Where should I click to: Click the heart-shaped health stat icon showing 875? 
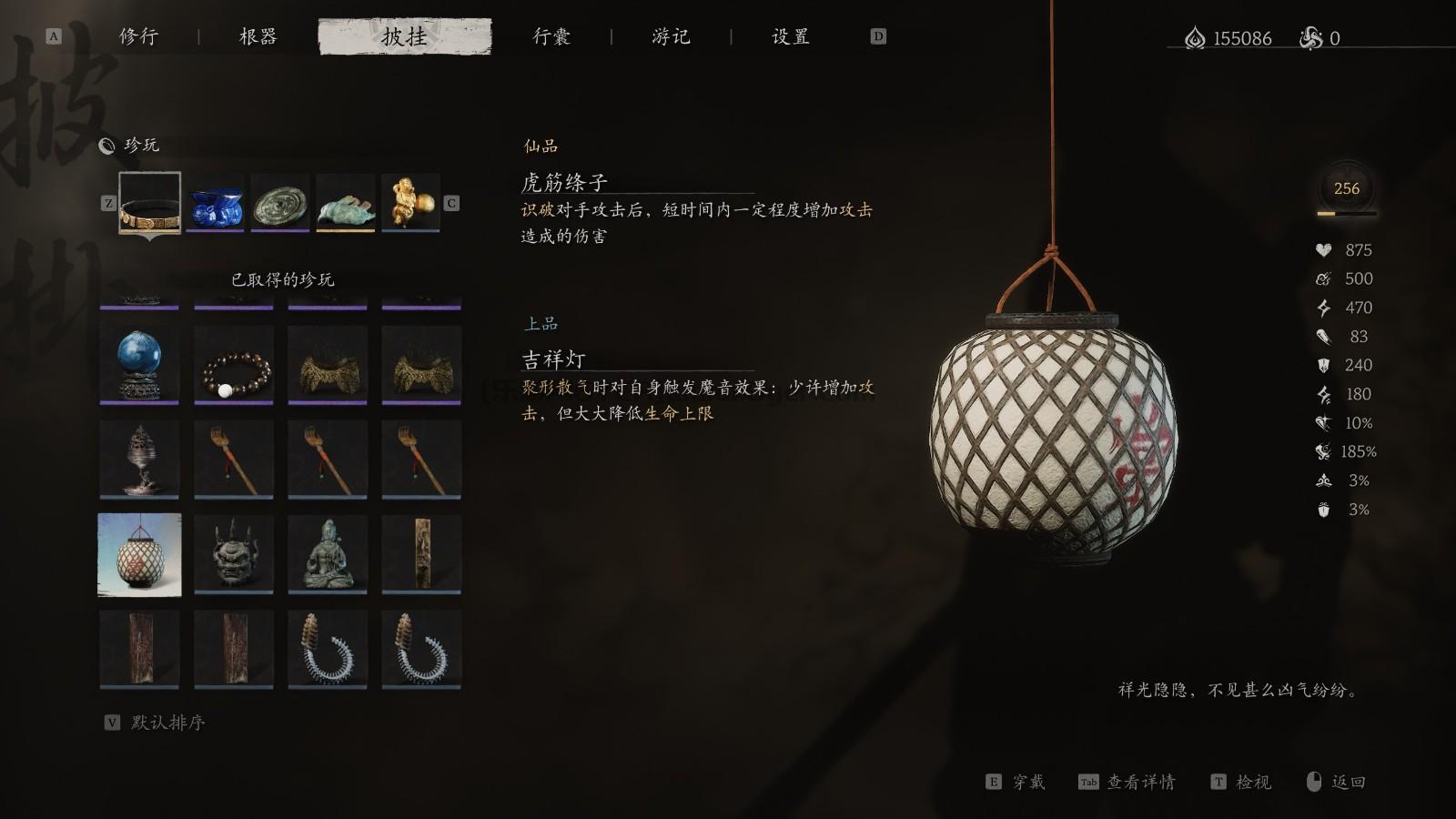point(1324,250)
